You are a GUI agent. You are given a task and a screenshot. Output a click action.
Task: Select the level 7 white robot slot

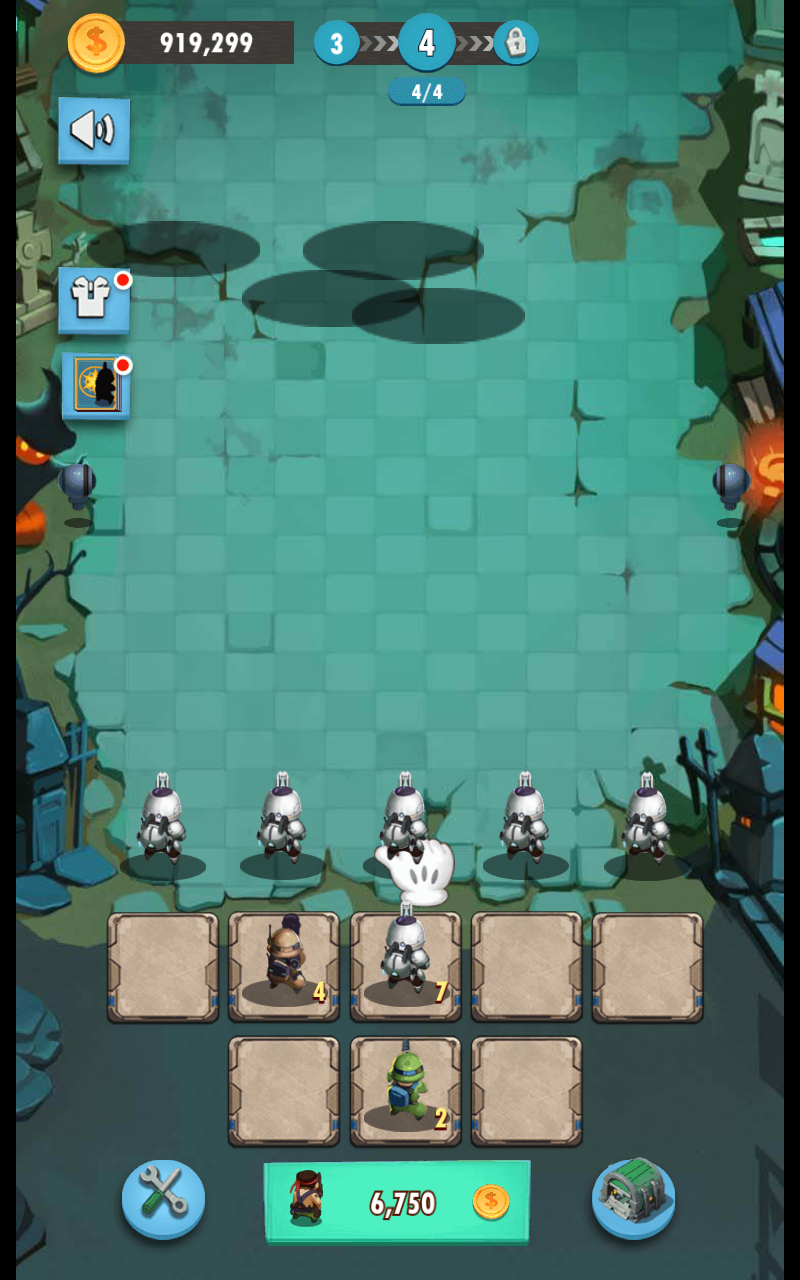tap(405, 966)
